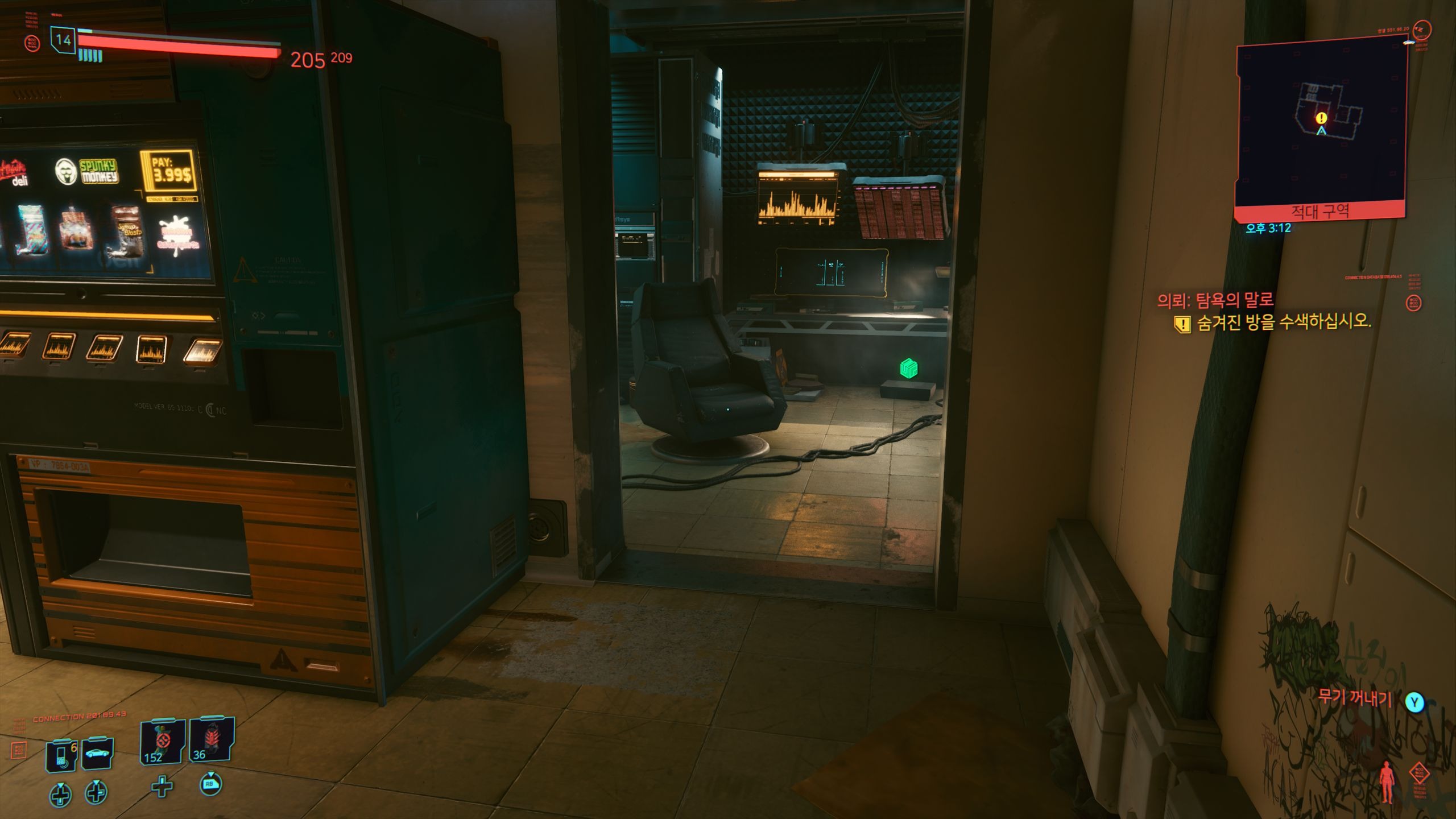Image resolution: width=1456 pixels, height=819 pixels.
Task: Select the tracked quest 탐욕의 말로
Action: 1215,300
